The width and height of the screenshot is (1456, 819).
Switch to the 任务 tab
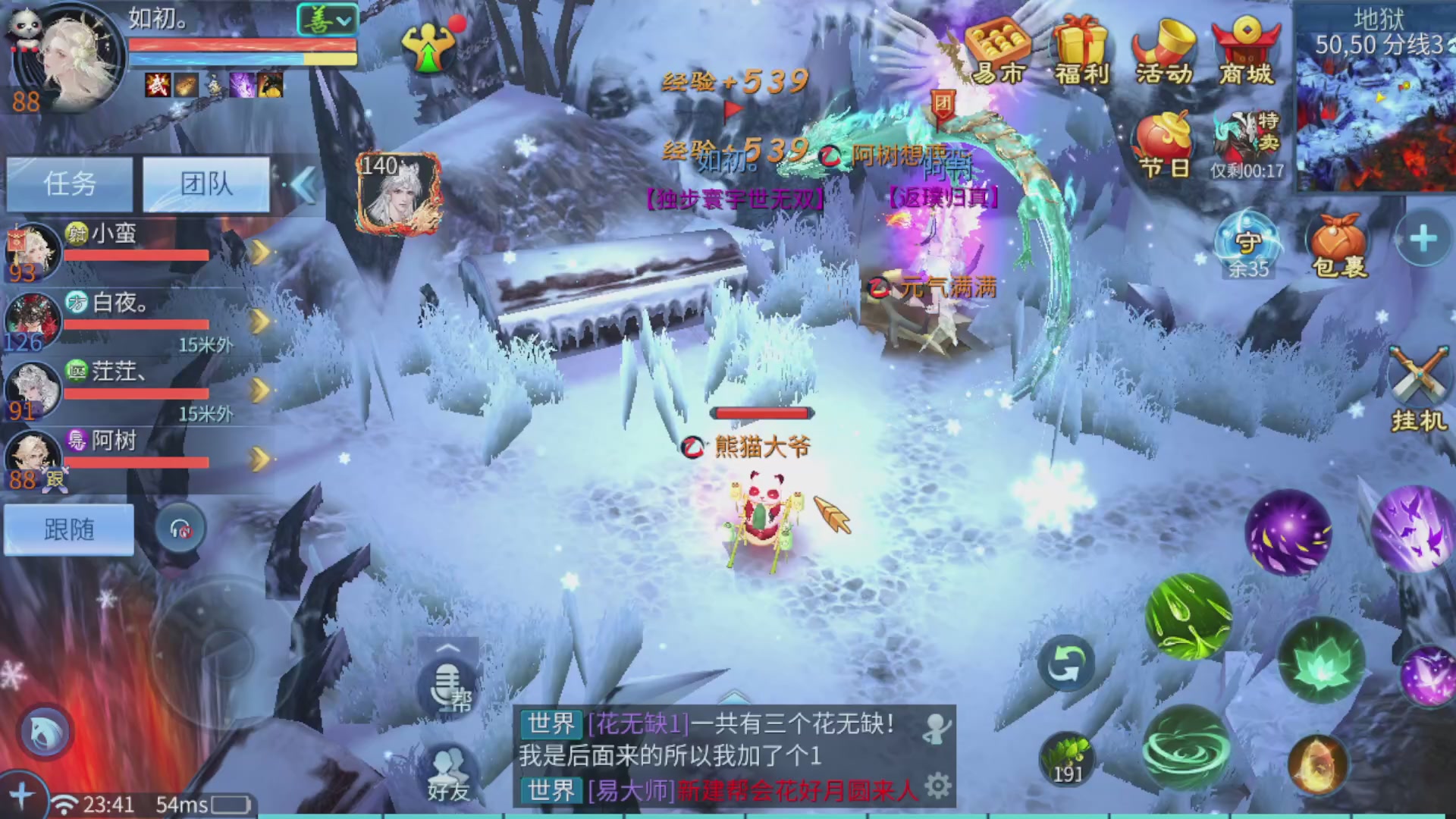click(x=69, y=184)
